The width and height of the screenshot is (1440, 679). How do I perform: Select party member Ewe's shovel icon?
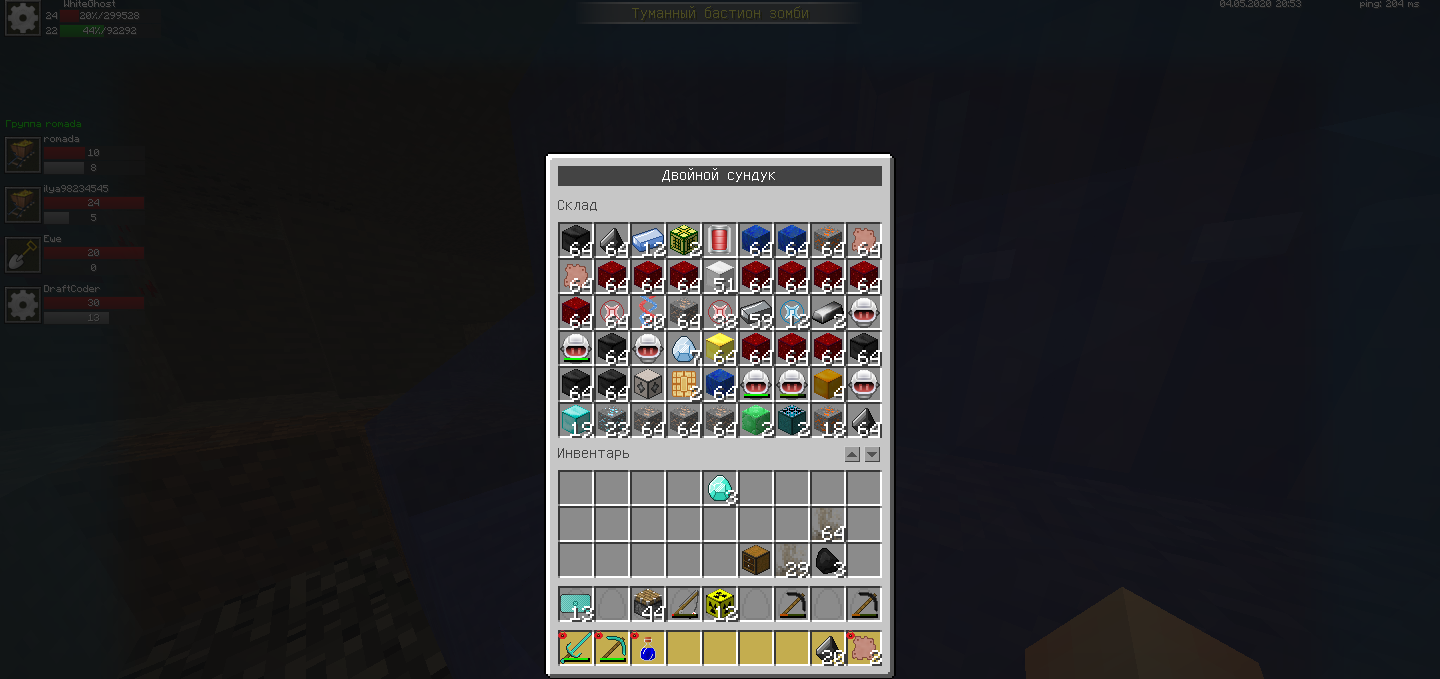22,254
